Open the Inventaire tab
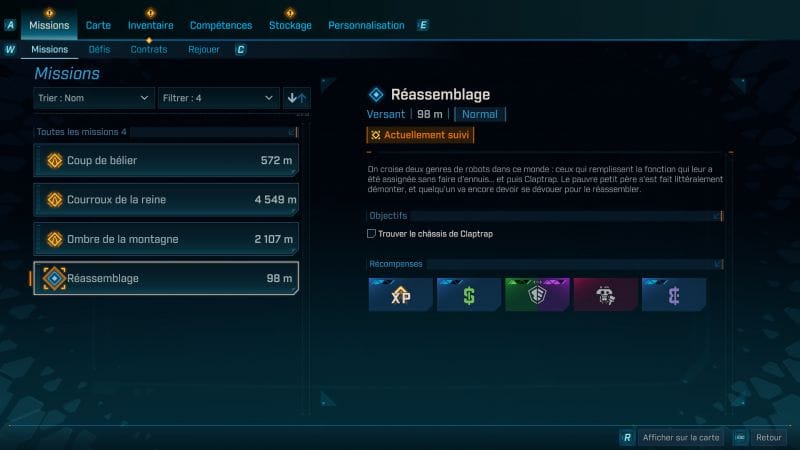The image size is (800, 450). point(150,25)
